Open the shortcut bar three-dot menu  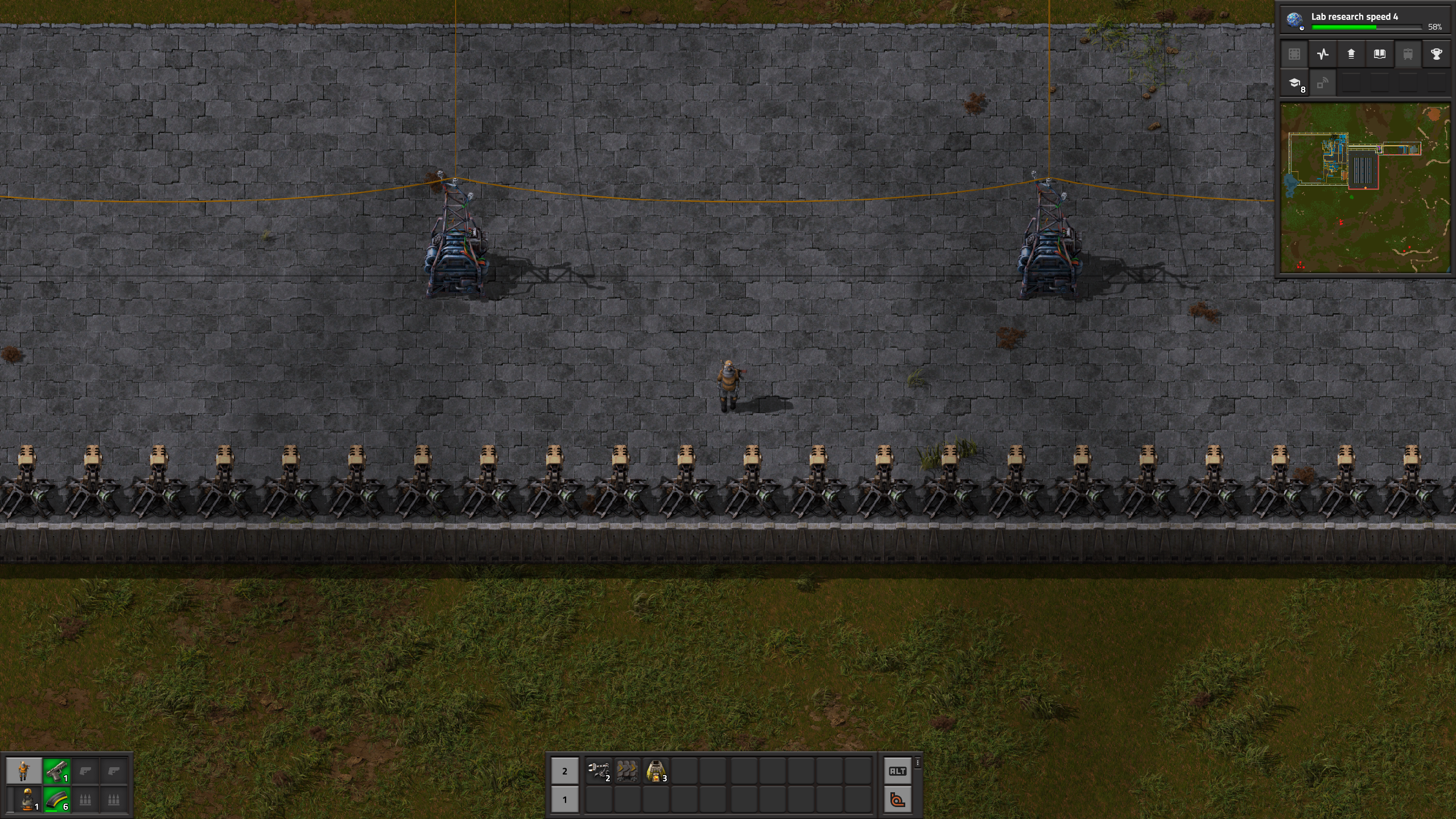point(917,762)
